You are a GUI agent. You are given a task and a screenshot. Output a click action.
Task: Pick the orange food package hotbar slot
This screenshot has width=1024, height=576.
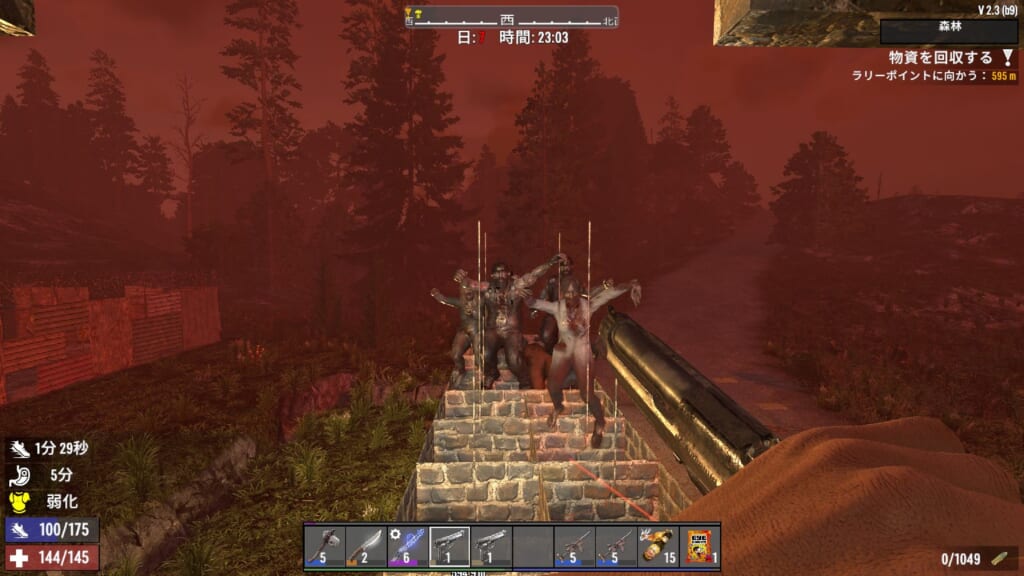pos(700,547)
